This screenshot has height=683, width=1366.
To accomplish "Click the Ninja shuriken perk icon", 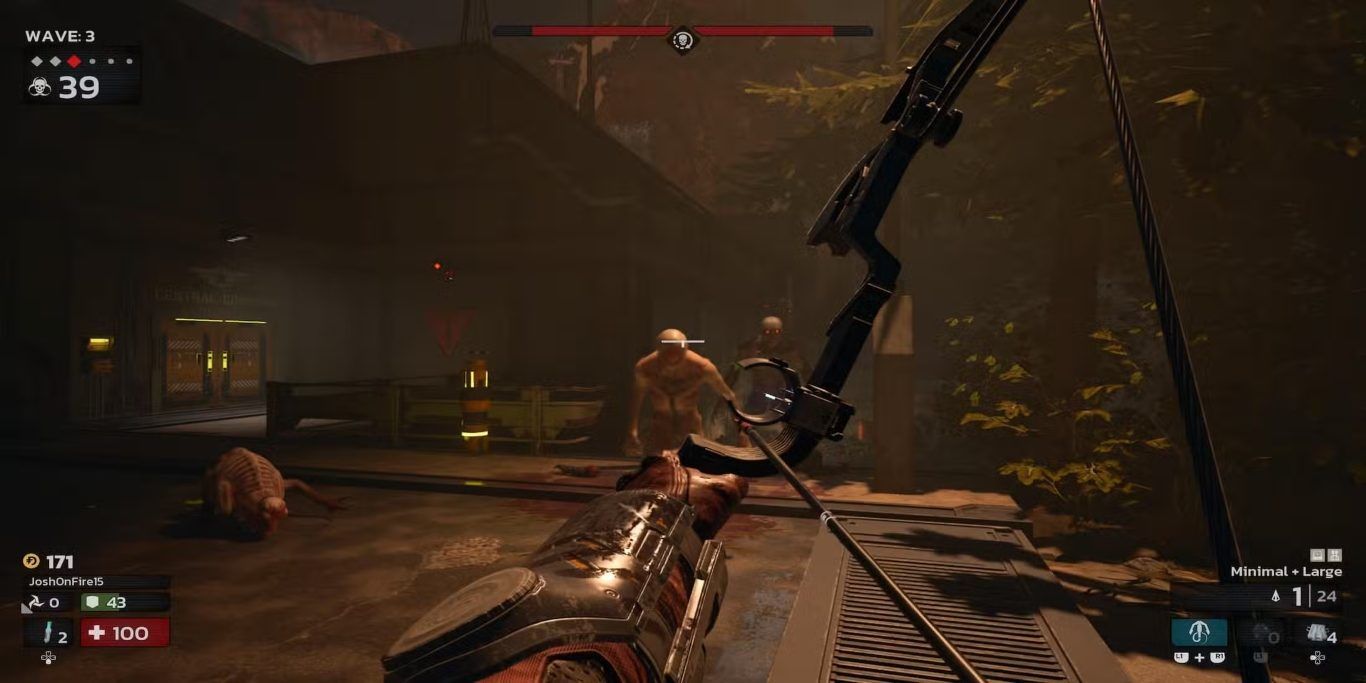I will pos(35,602).
